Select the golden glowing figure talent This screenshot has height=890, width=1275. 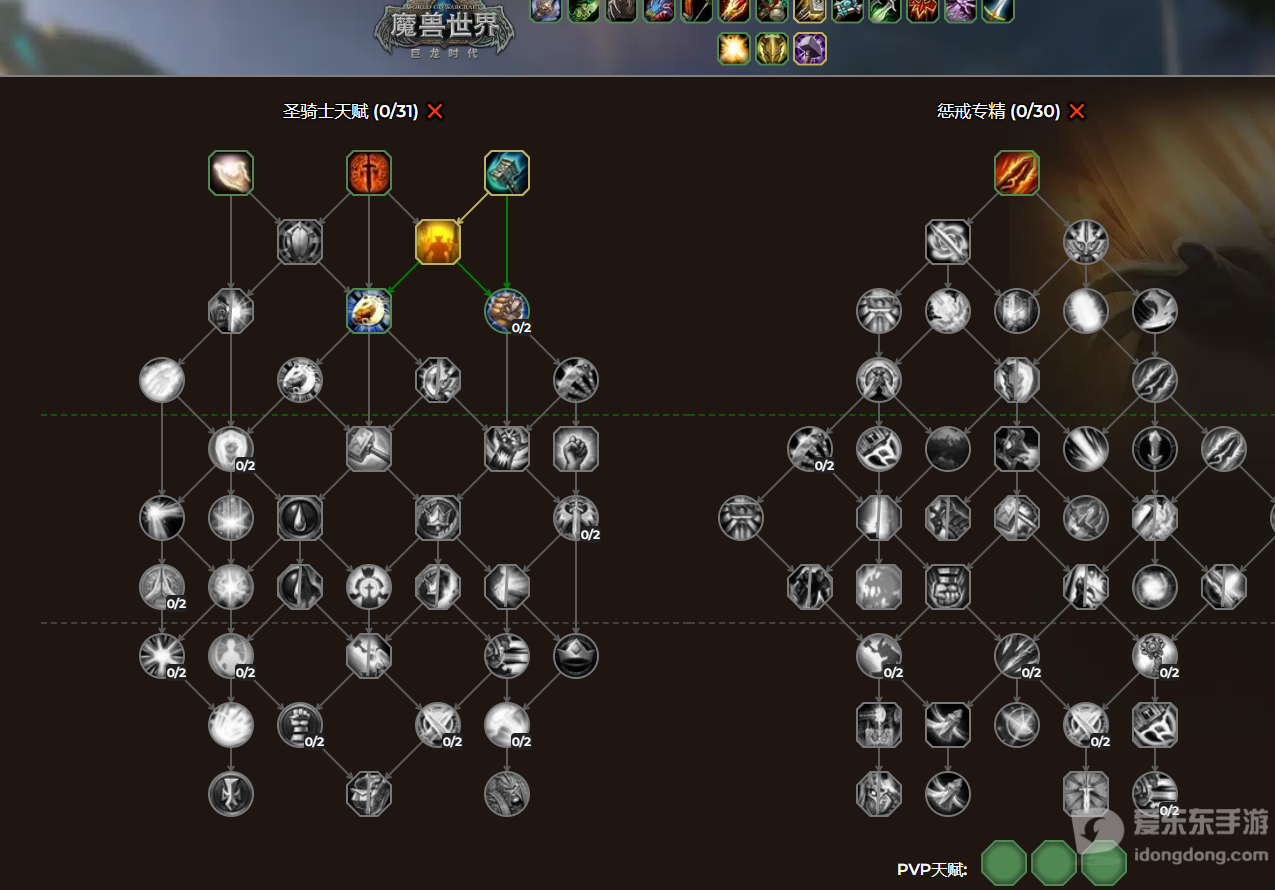(x=438, y=242)
